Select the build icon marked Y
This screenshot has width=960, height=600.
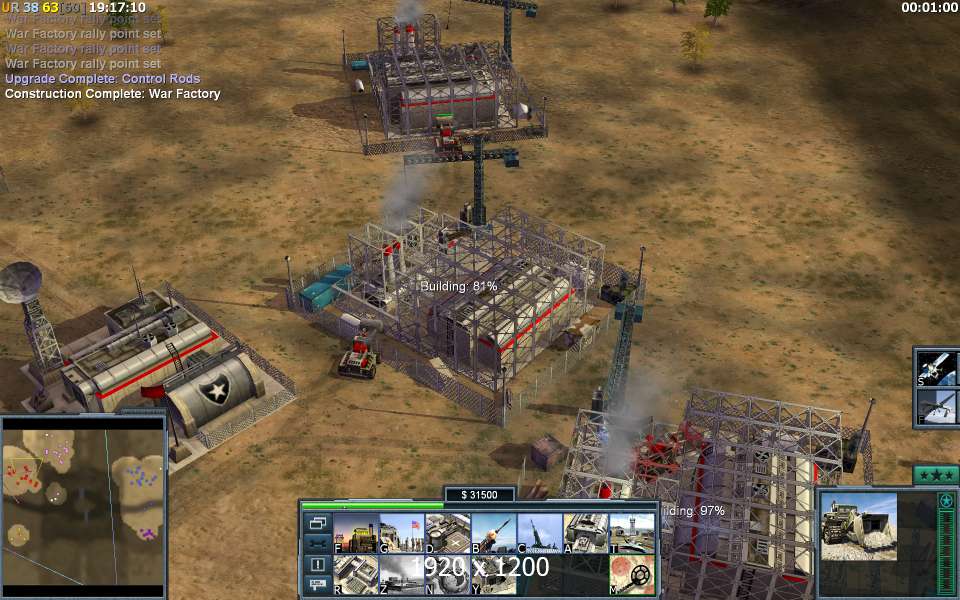[494, 575]
